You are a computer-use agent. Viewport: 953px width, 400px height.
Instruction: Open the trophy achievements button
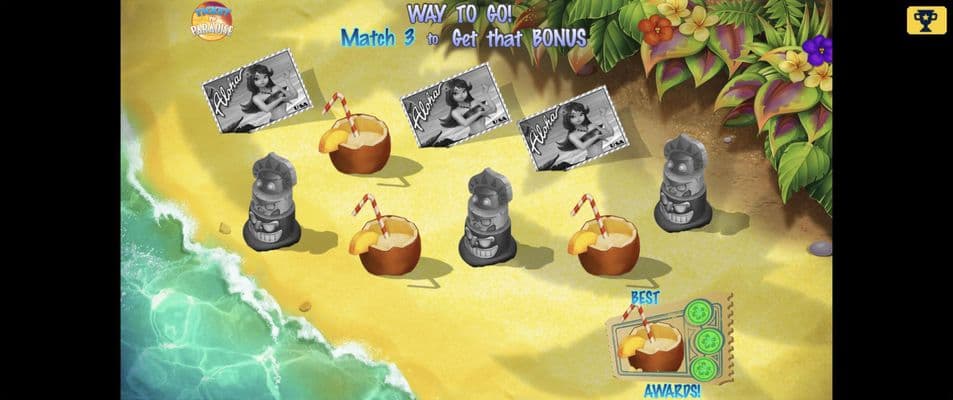[x=926, y=21]
